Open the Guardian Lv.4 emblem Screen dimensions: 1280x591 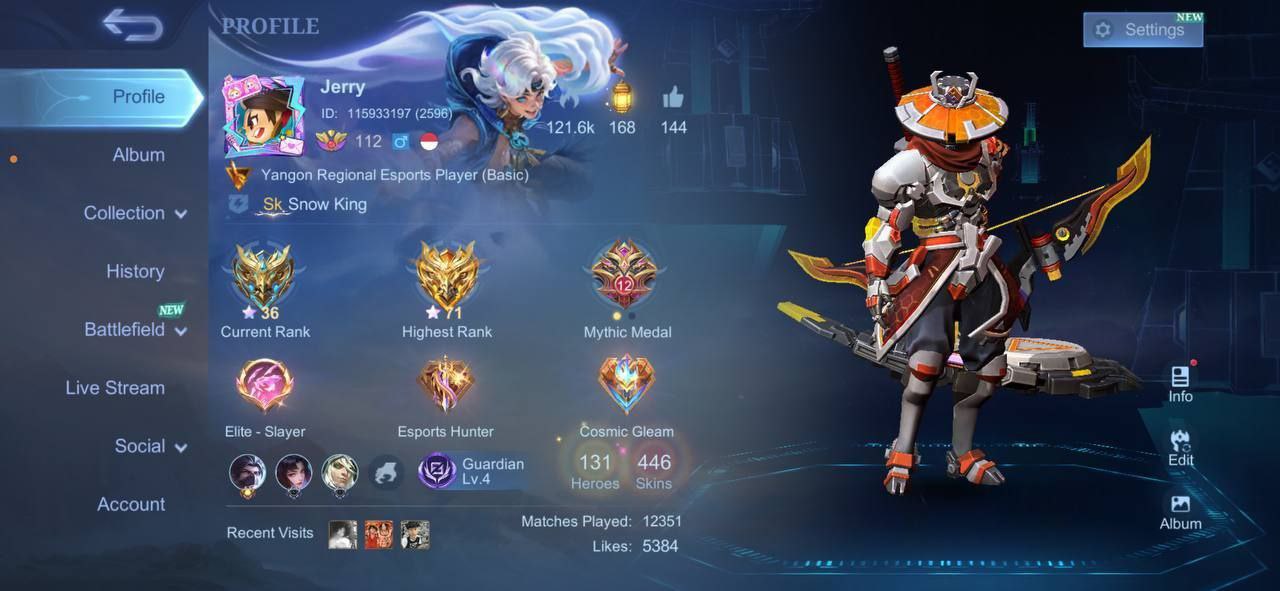coord(471,471)
